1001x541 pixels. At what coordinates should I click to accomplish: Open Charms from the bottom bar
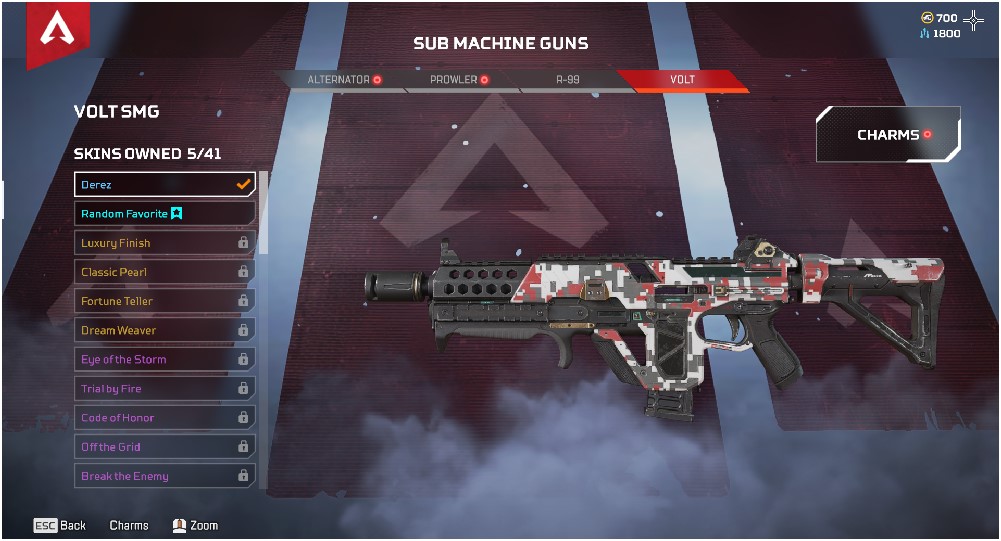click(x=129, y=526)
